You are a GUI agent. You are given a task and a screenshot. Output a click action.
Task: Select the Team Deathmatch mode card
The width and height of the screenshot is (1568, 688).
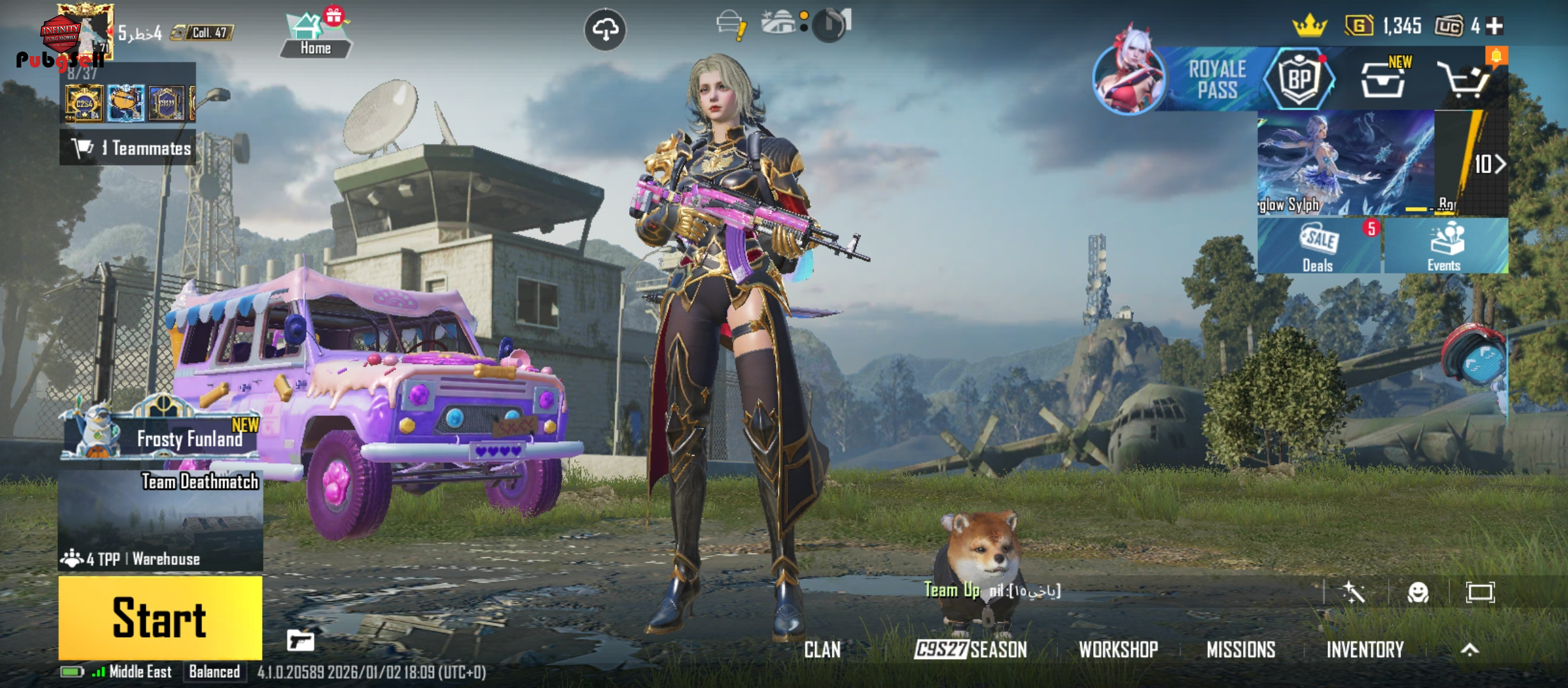[161, 520]
